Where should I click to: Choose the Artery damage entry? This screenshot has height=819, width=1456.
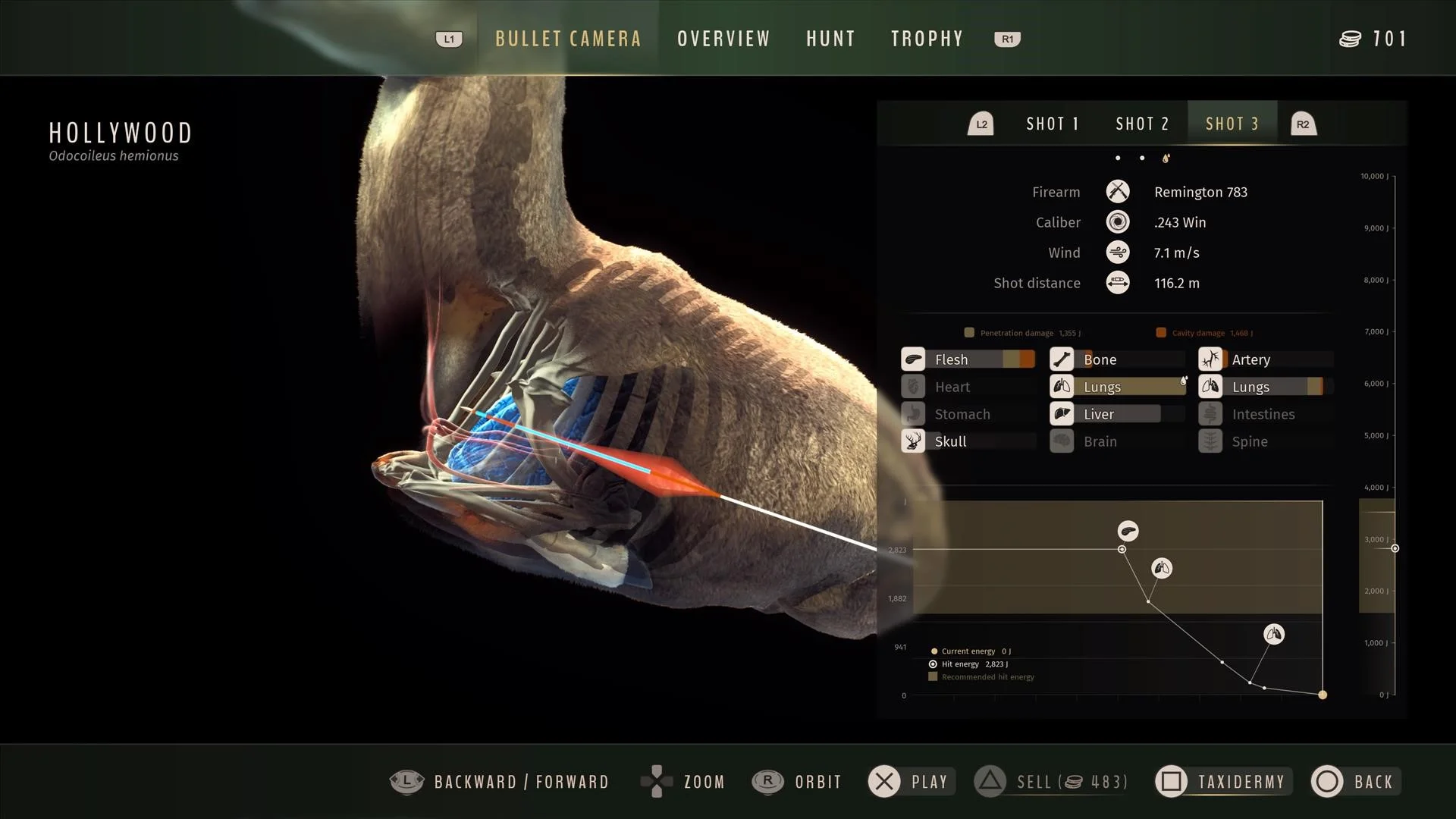[1265, 359]
